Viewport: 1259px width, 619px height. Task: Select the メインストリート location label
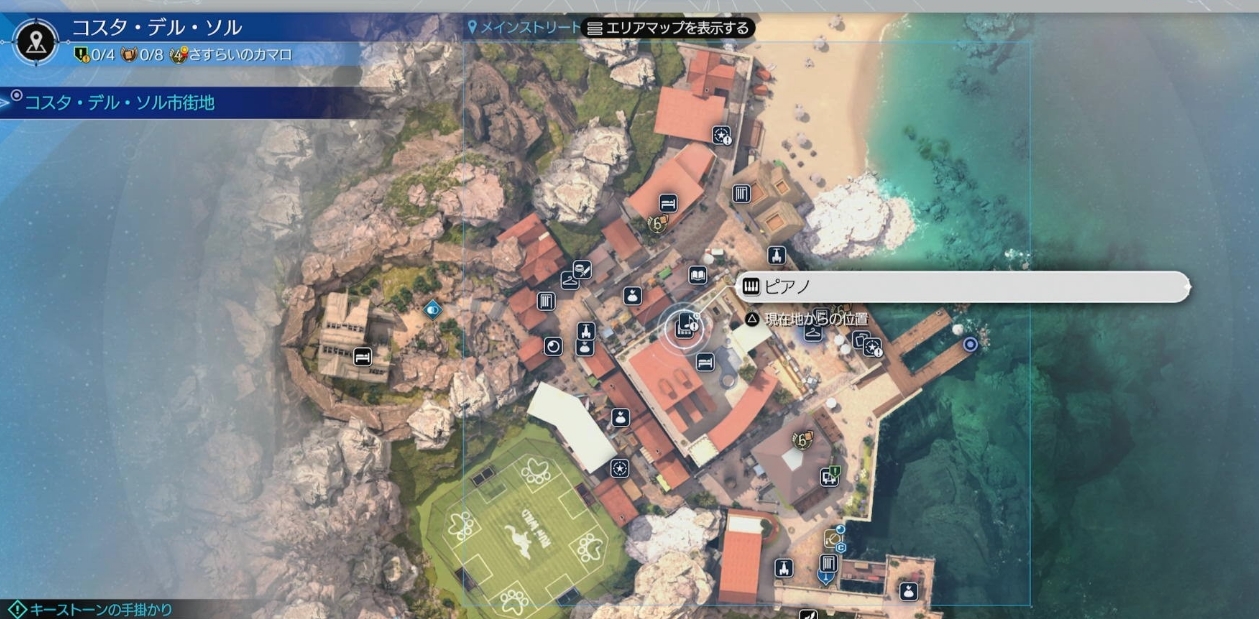(523, 28)
